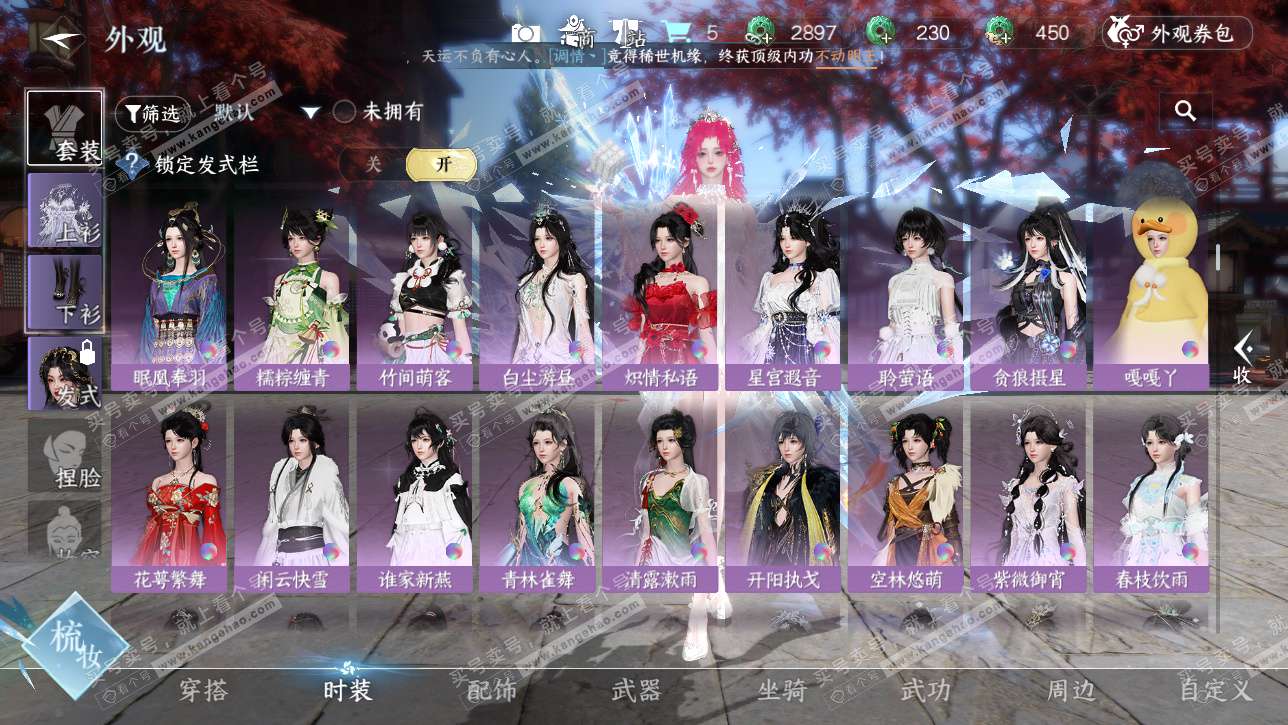Switch hairstyle lock to 开
Screen dimensions: 1288x725
440,165
